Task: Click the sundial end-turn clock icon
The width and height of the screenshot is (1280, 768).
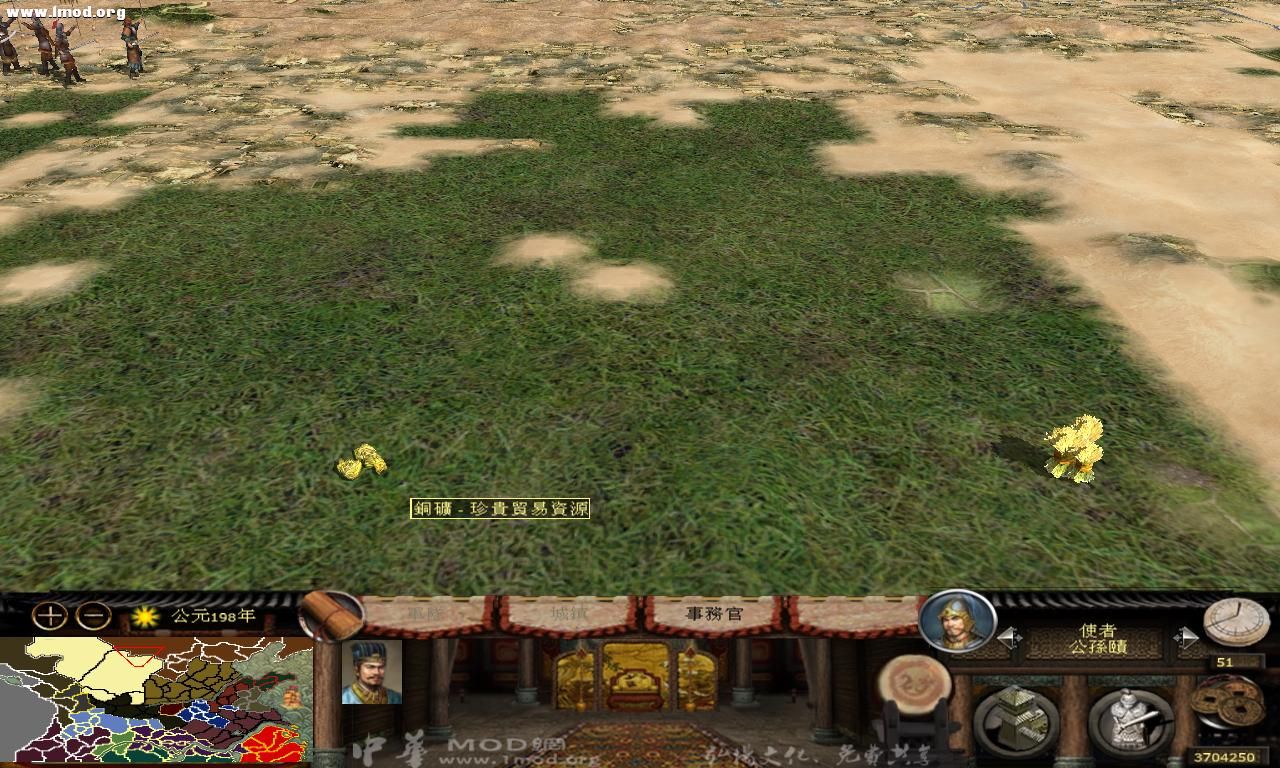Action: 1237,622
